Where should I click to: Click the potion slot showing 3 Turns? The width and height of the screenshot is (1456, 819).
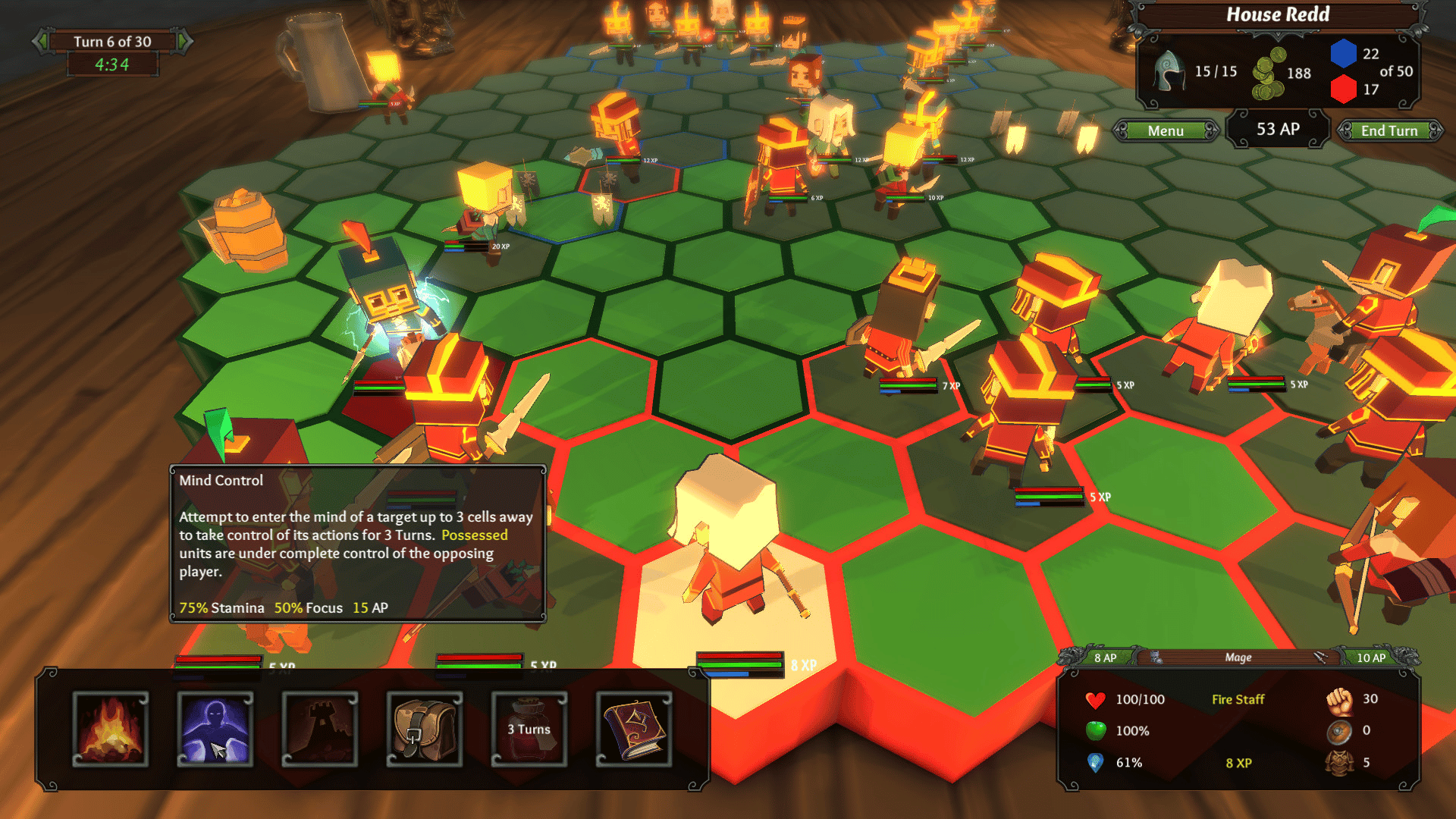pos(529,730)
